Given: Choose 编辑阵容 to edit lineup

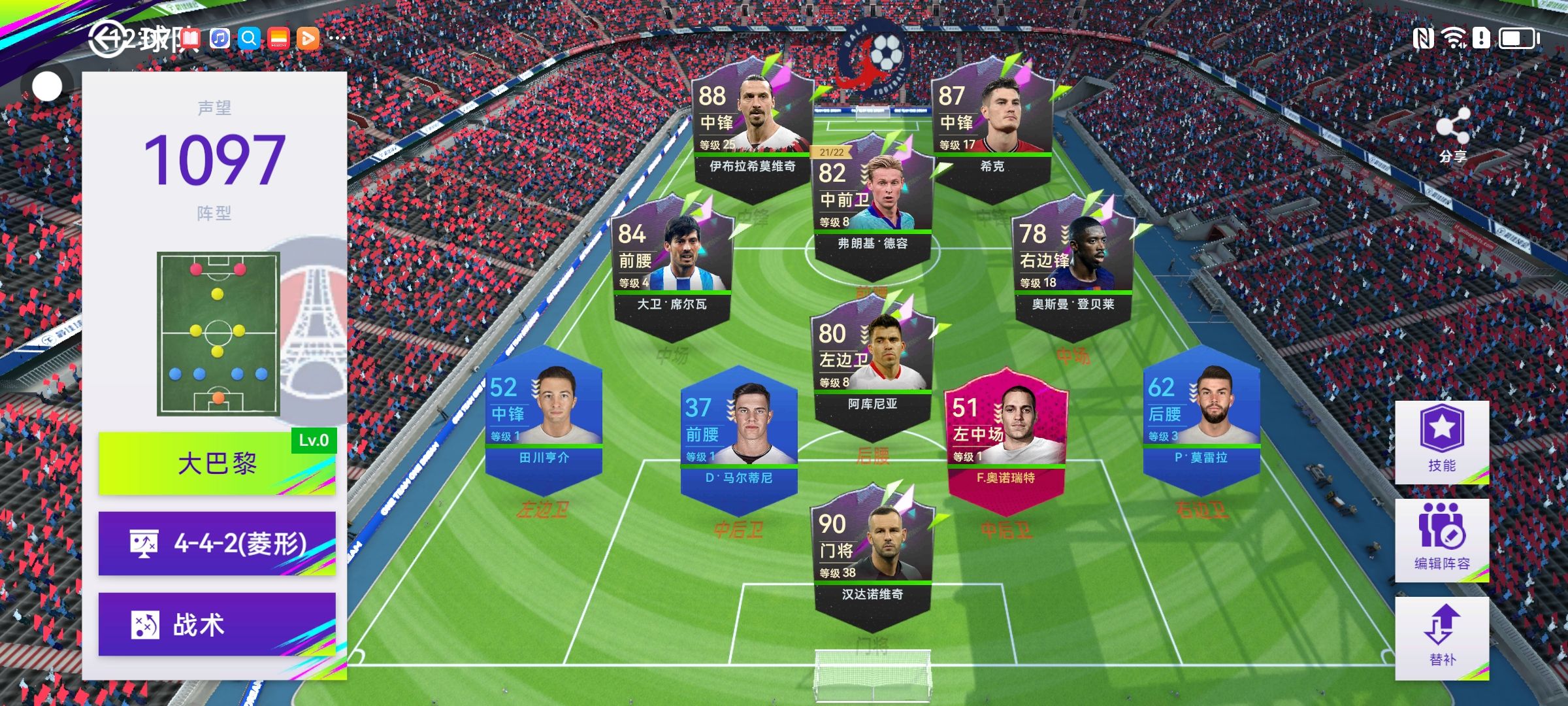Looking at the screenshot, I should click(1442, 540).
